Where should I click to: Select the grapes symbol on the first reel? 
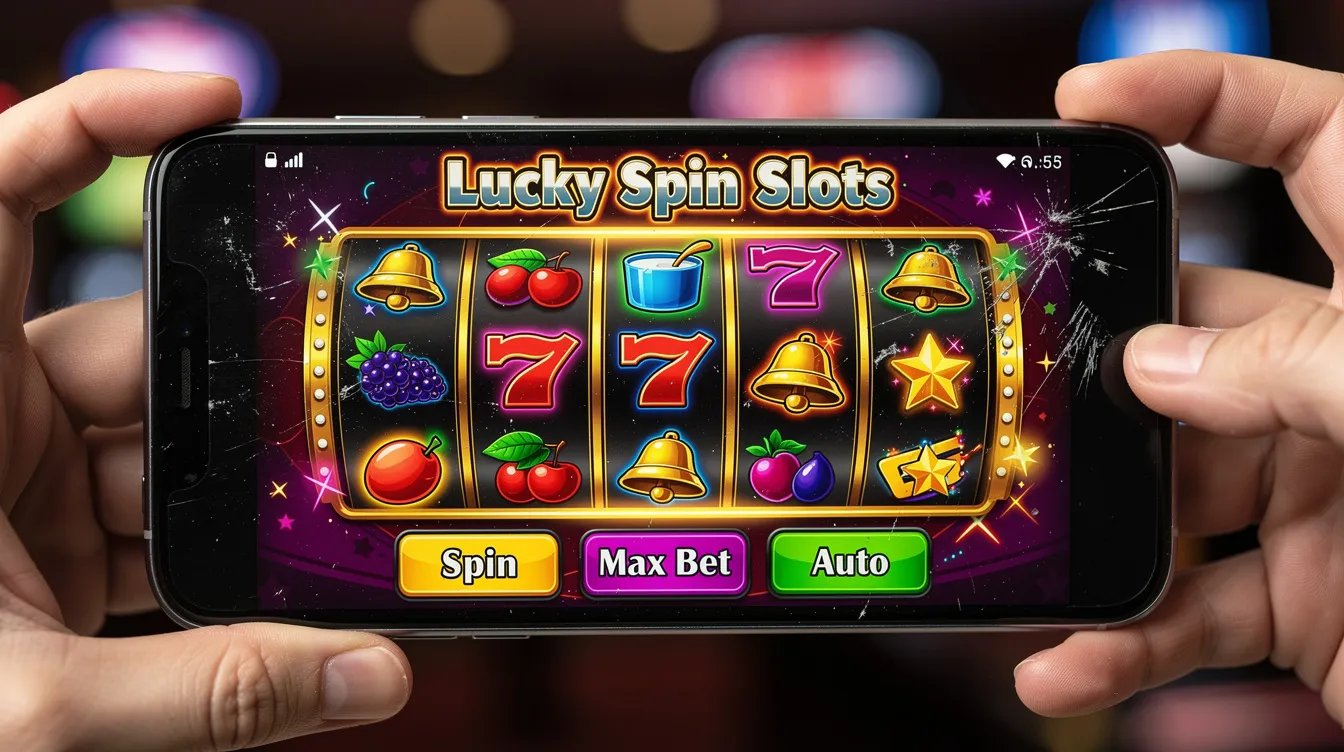pos(400,378)
